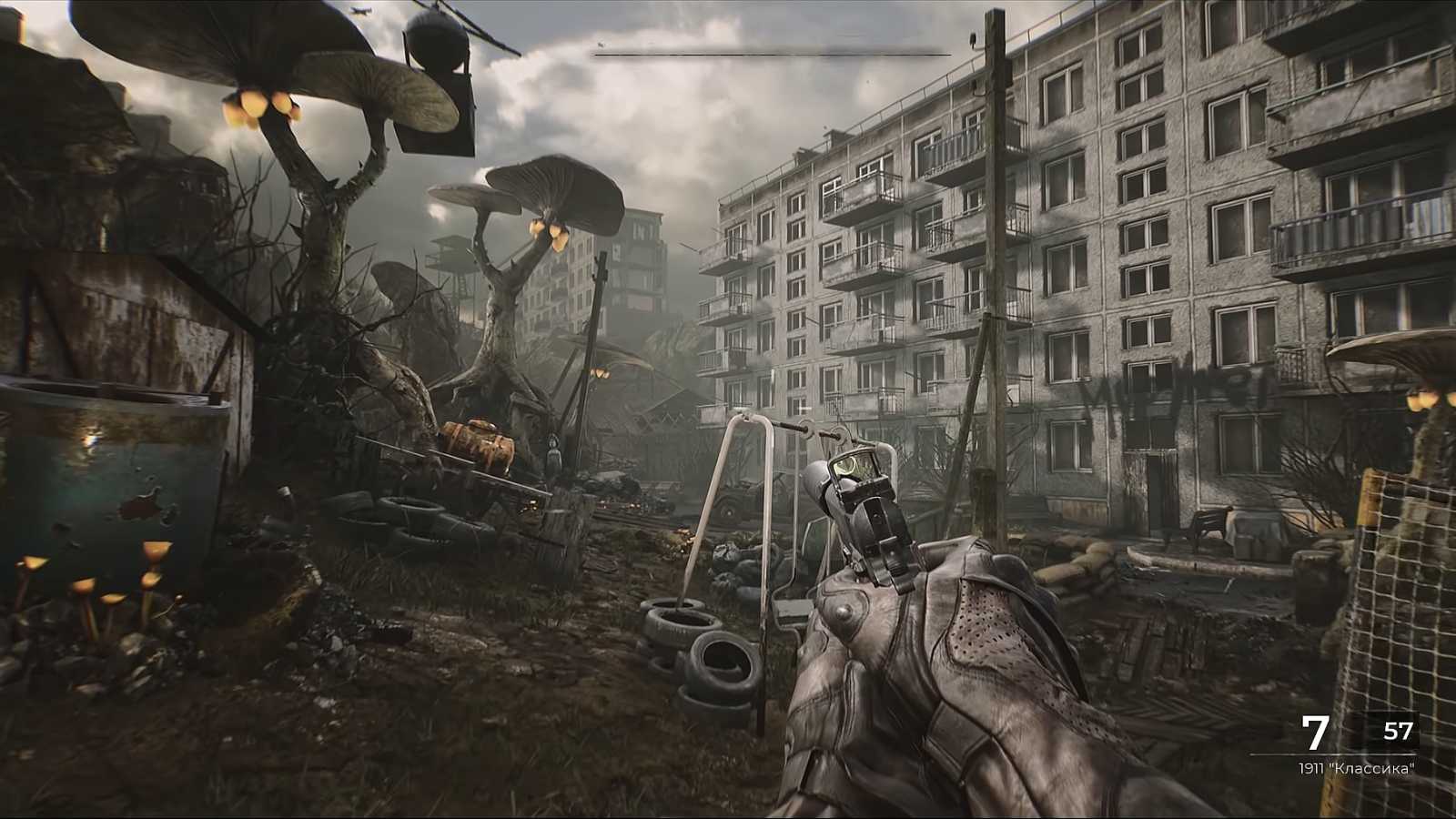Select the 1911 "Классика" weapon label
This screenshot has height=819, width=1456.
coord(1359,766)
